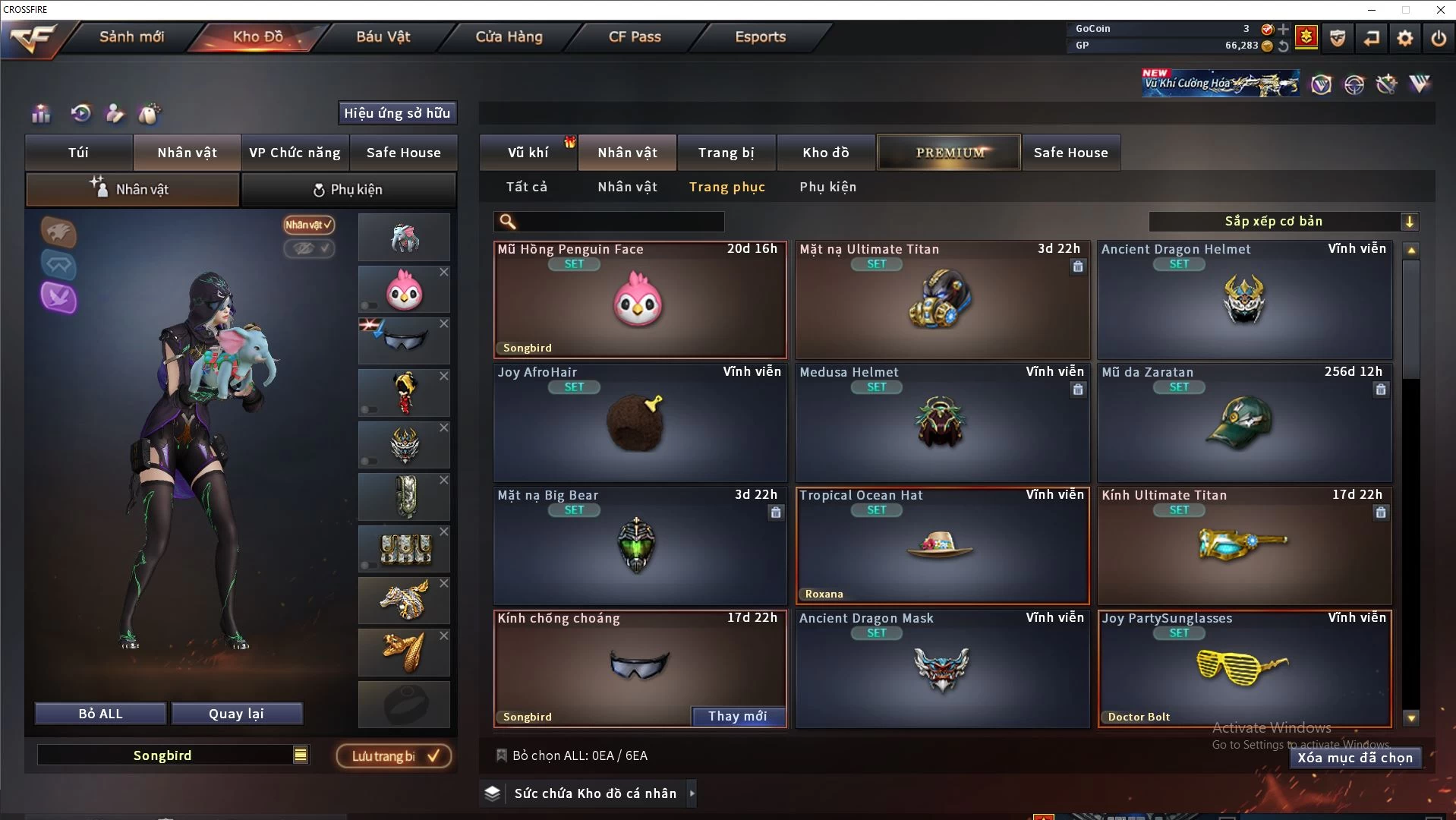
Task: Open the Cửa Hàng shop menu
Action: (x=509, y=36)
